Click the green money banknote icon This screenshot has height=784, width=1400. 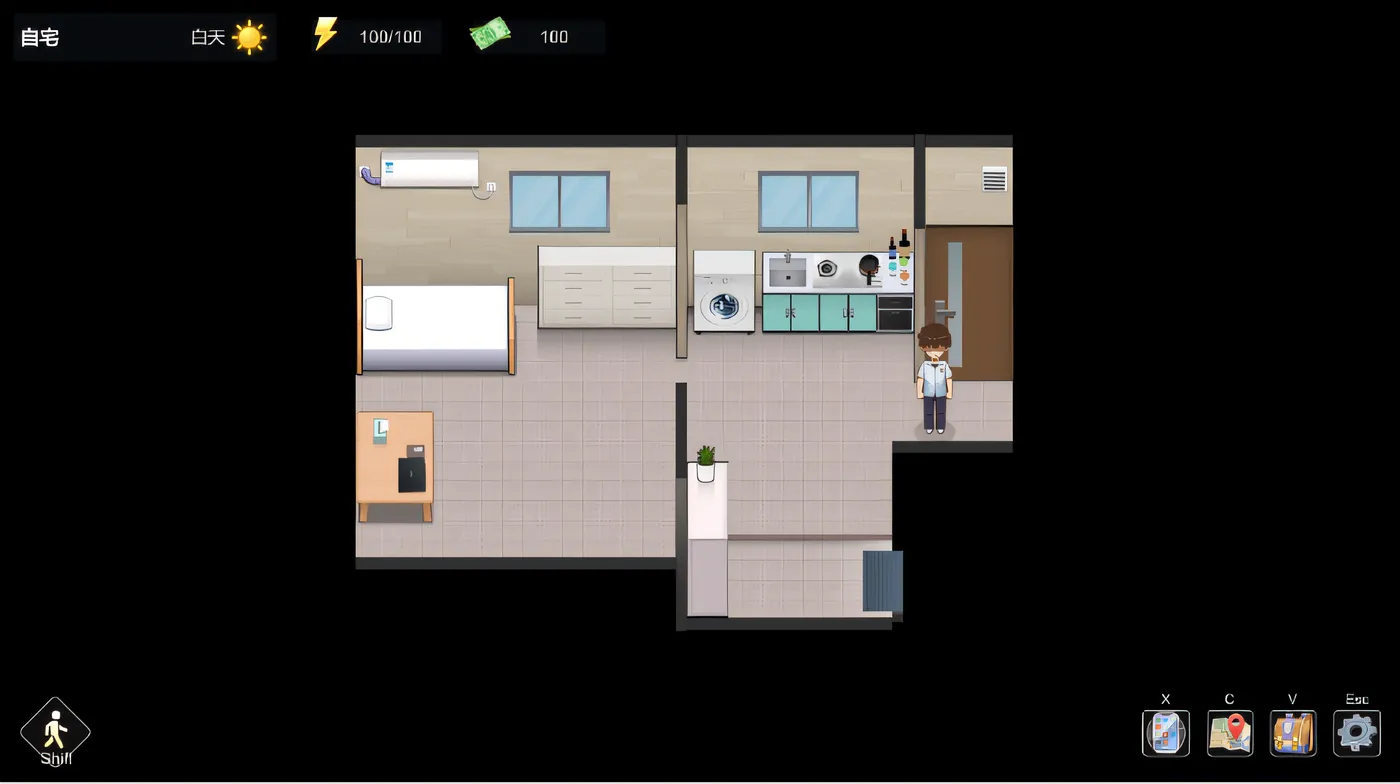489,33
